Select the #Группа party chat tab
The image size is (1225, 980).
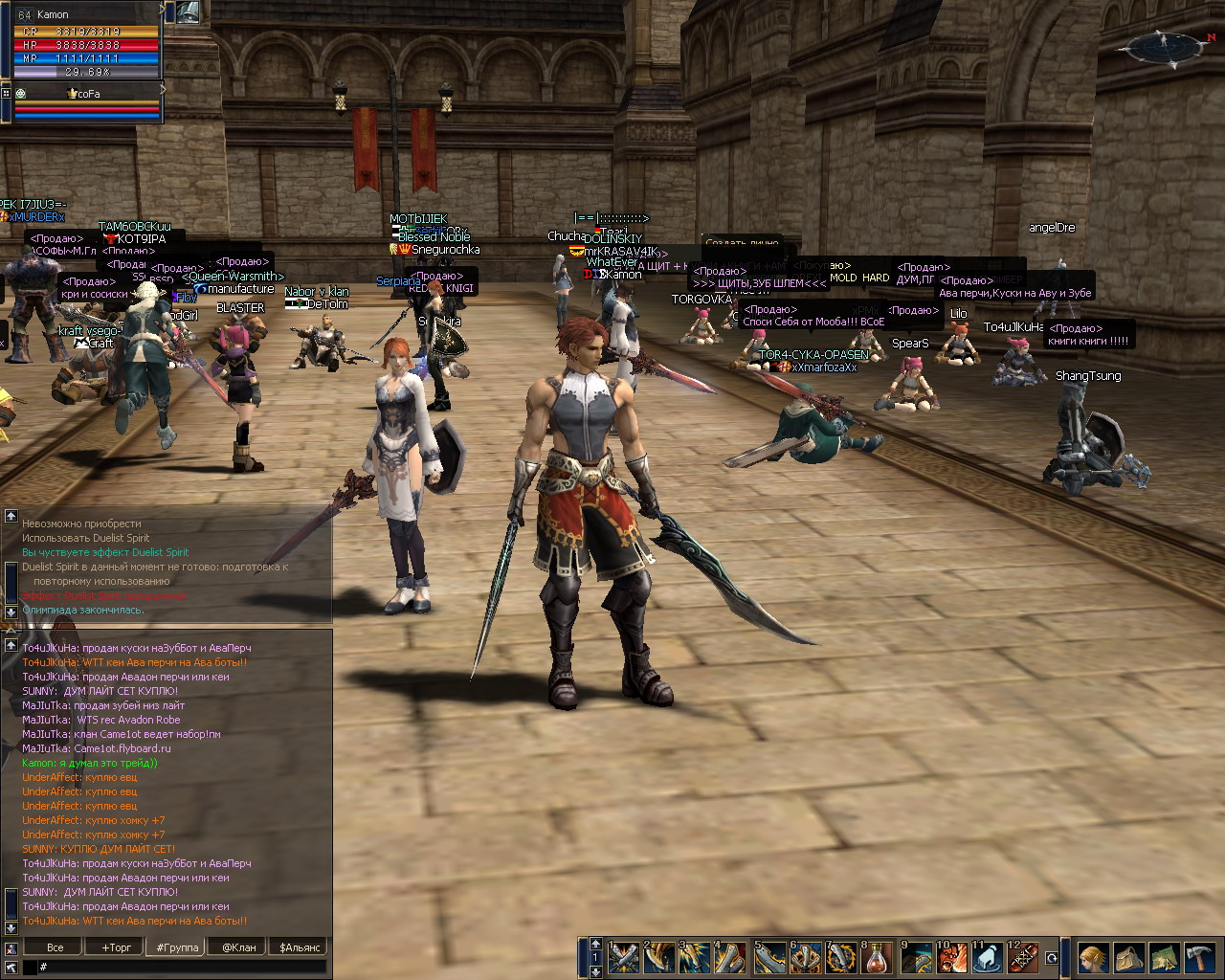click(x=177, y=947)
